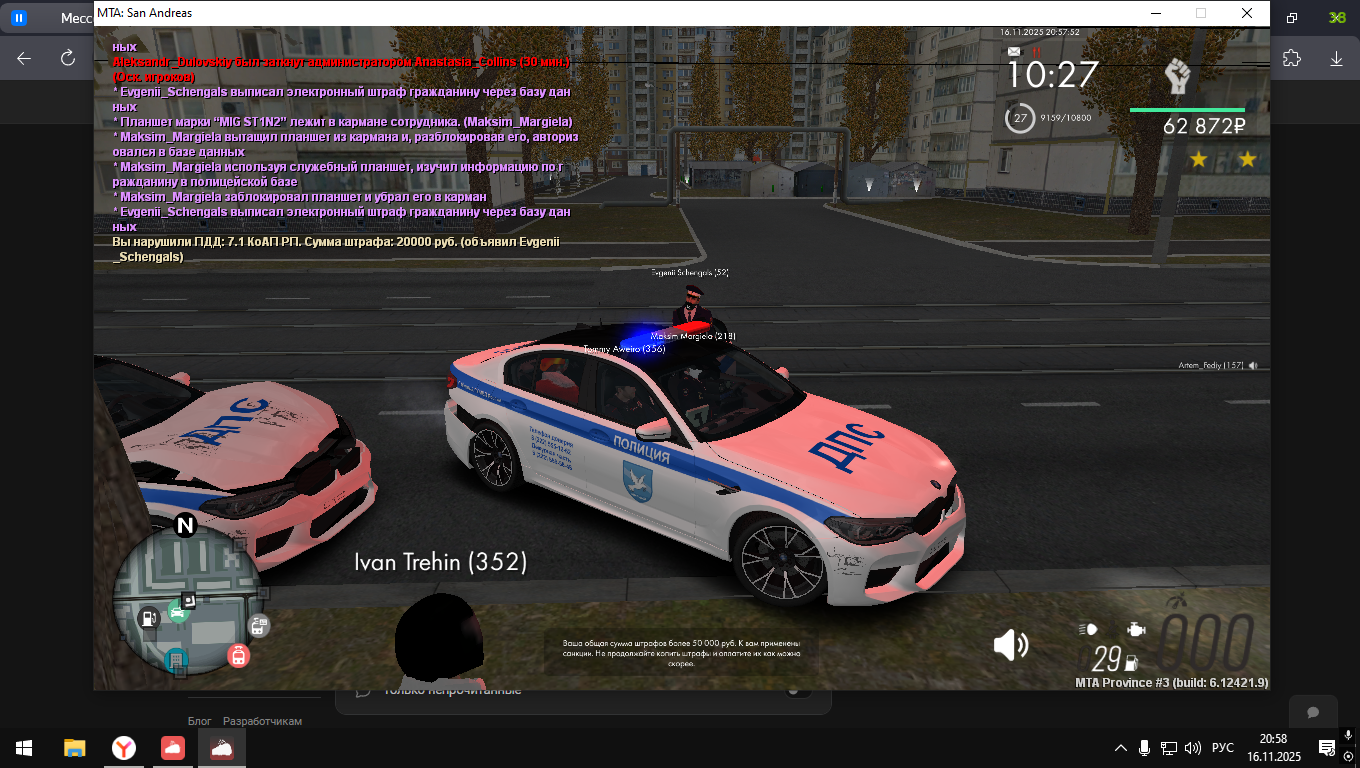Click the fist weapon icon
The width and height of the screenshot is (1360, 768).
[1179, 77]
